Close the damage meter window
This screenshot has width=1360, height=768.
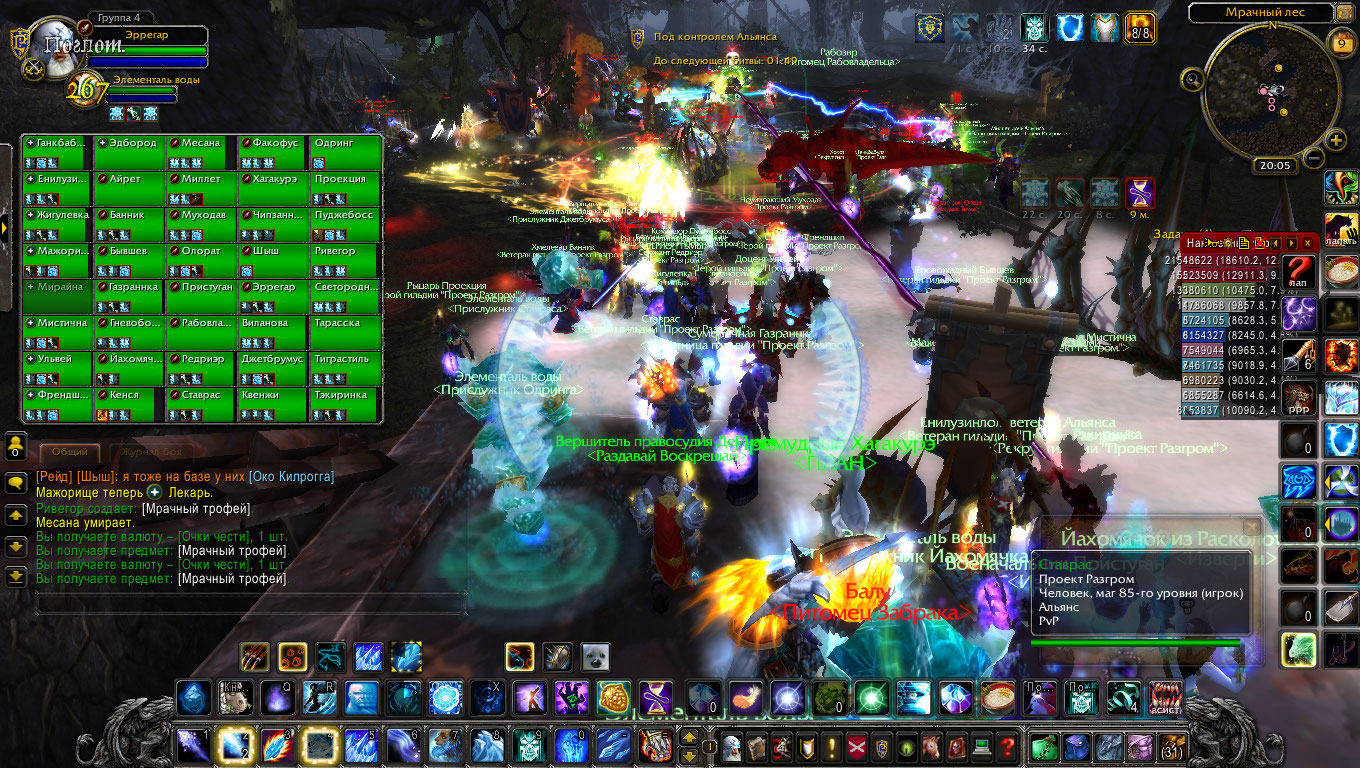point(1306,243)
